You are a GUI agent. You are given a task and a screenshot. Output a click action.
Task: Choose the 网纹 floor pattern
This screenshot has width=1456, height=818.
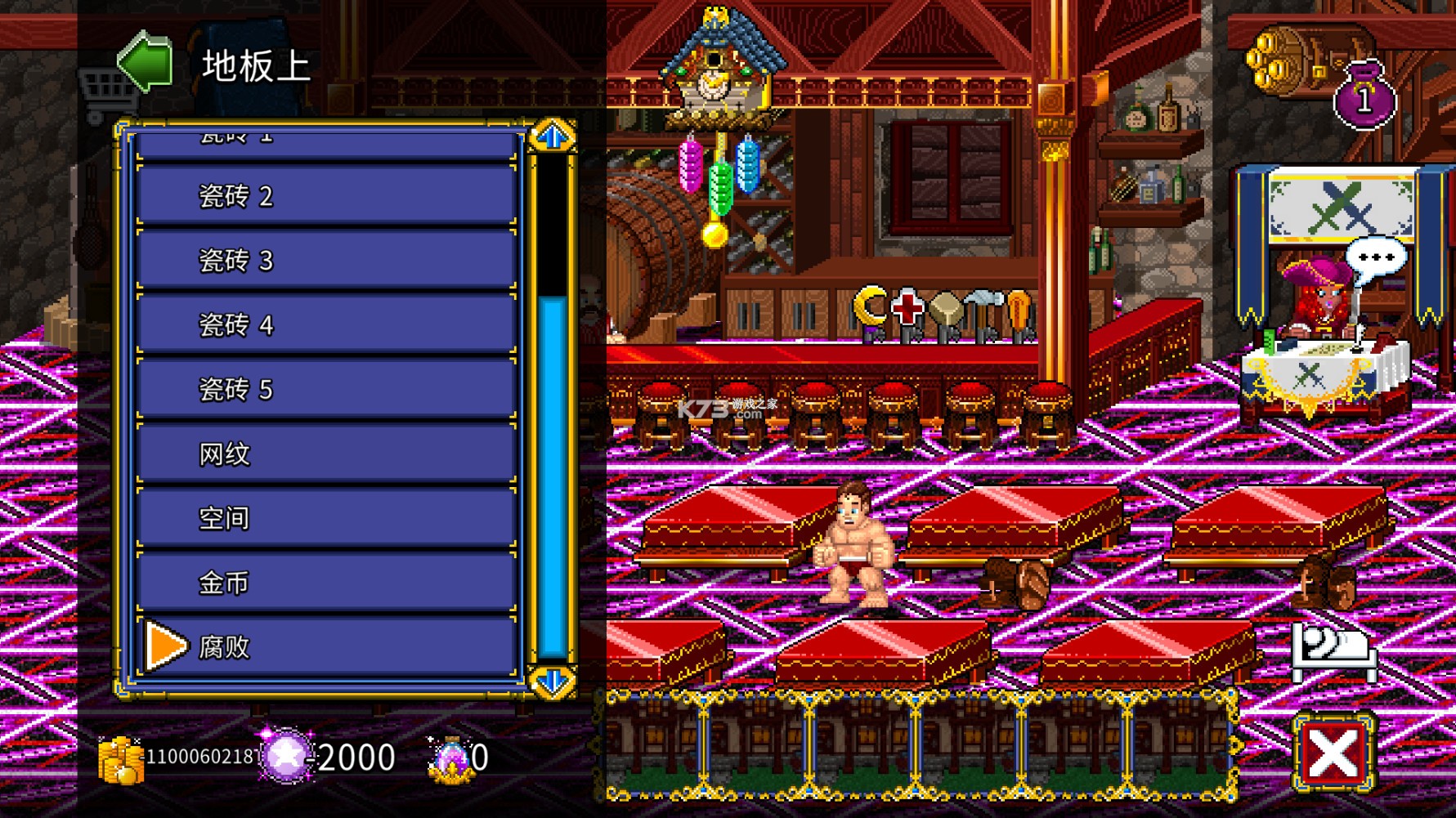click(x=327, y=454)
